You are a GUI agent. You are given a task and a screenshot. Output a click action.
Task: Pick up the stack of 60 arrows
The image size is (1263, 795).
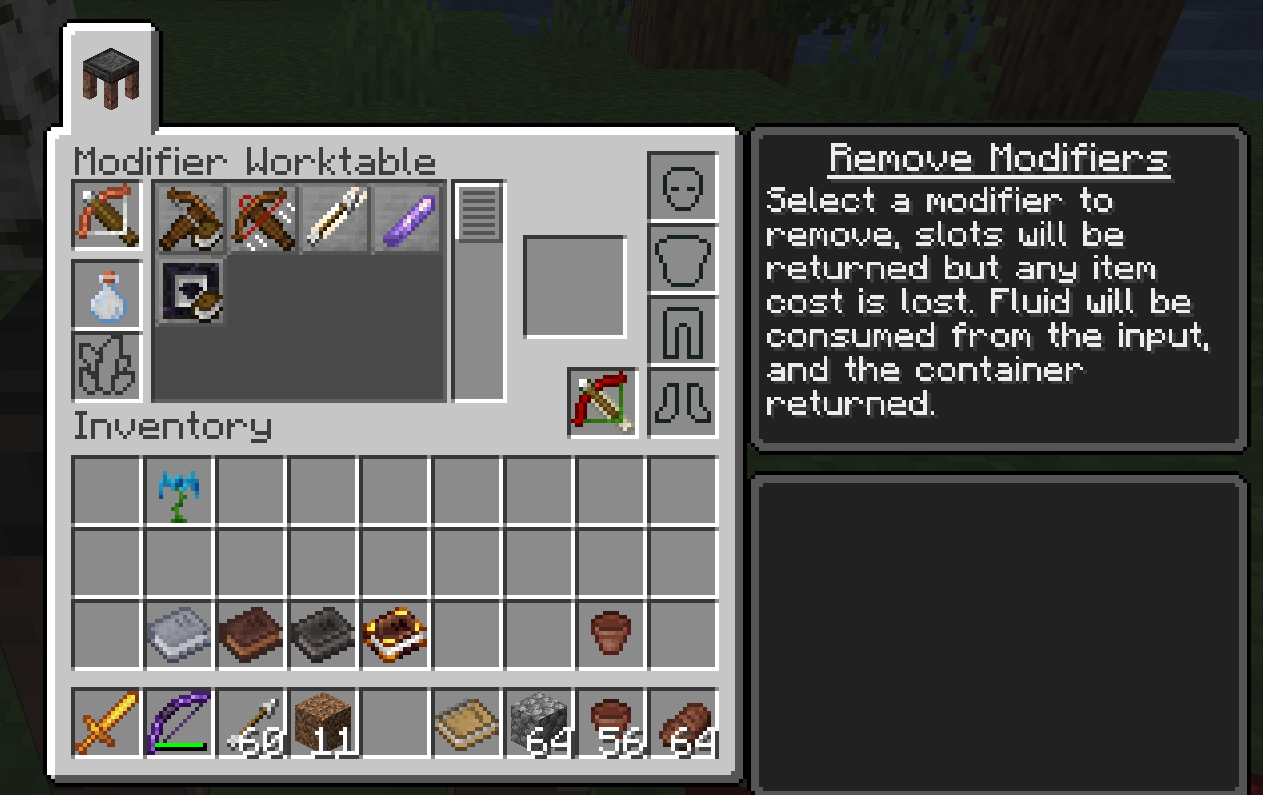coord(252,722)
